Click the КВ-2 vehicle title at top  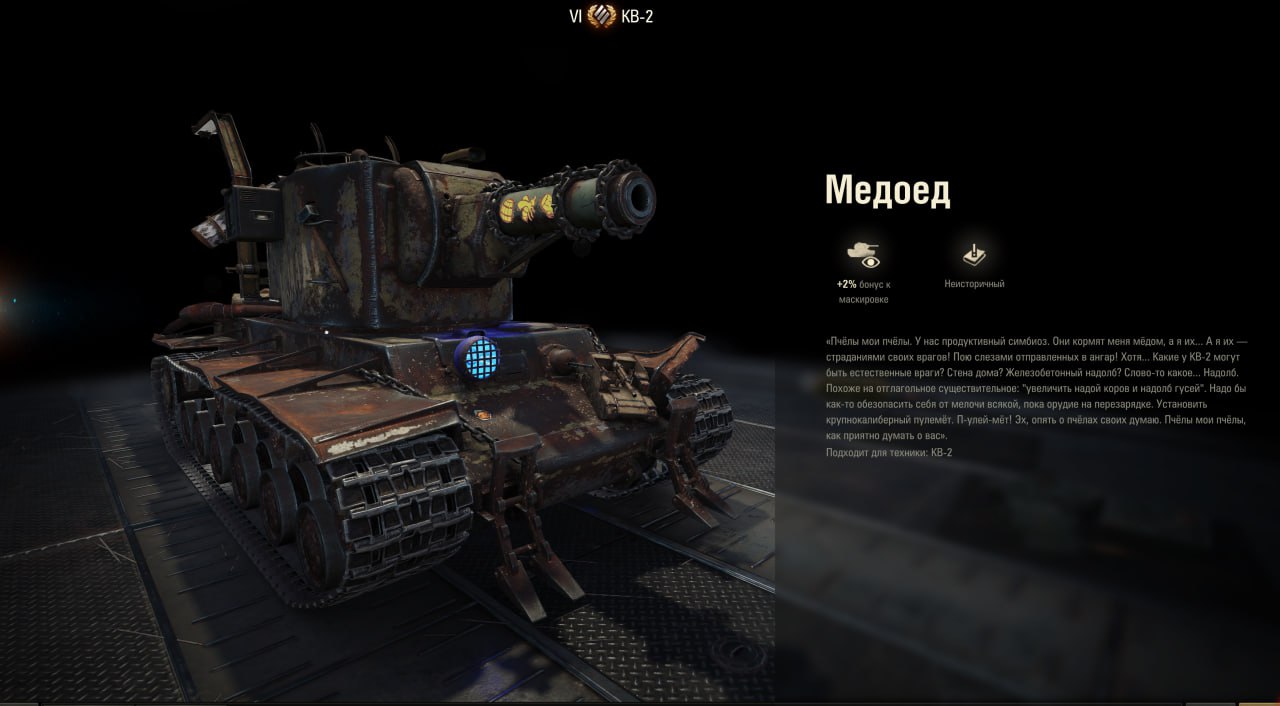636,16
